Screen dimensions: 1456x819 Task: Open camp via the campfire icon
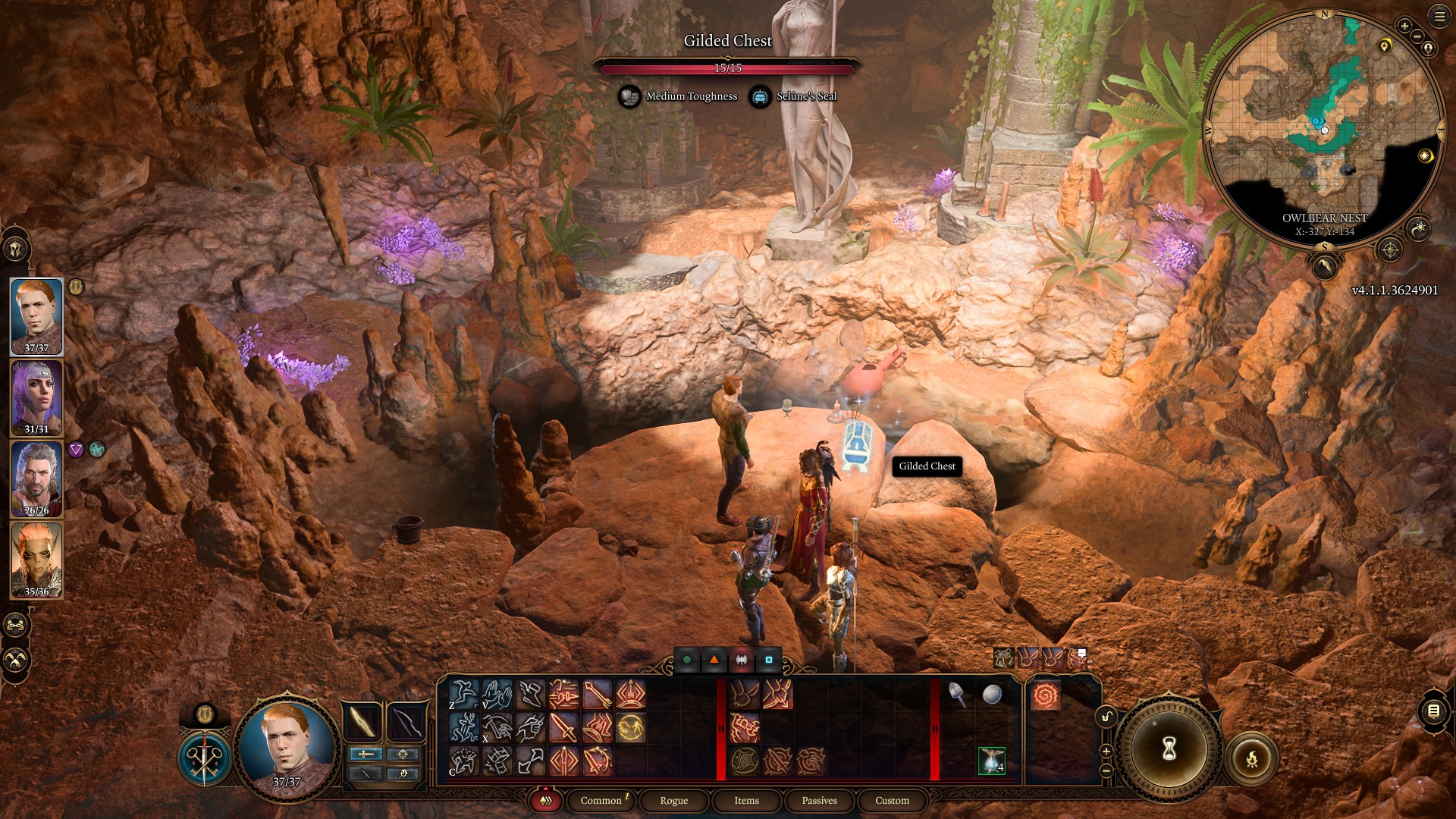point(1252,759)
